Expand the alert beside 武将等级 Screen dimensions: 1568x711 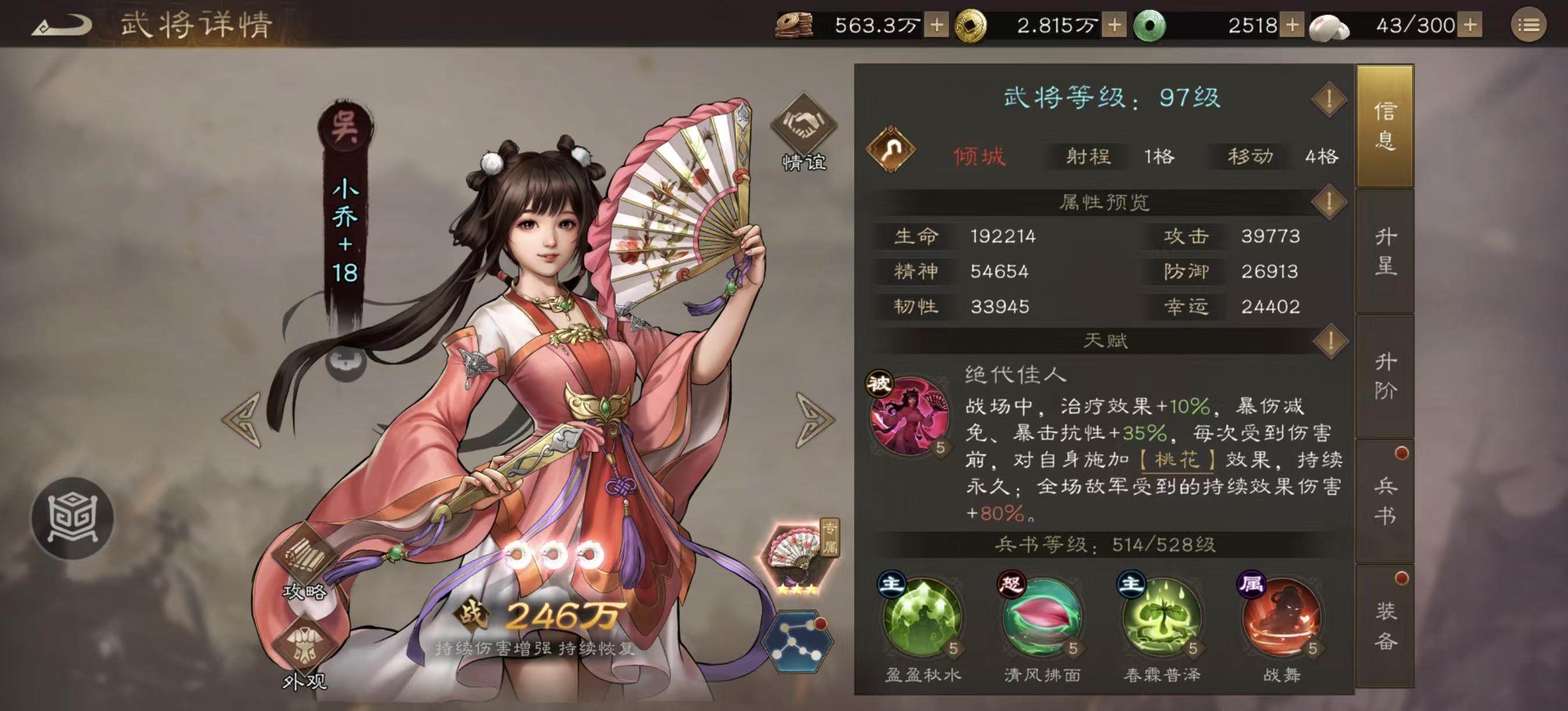click(1329, 100)
